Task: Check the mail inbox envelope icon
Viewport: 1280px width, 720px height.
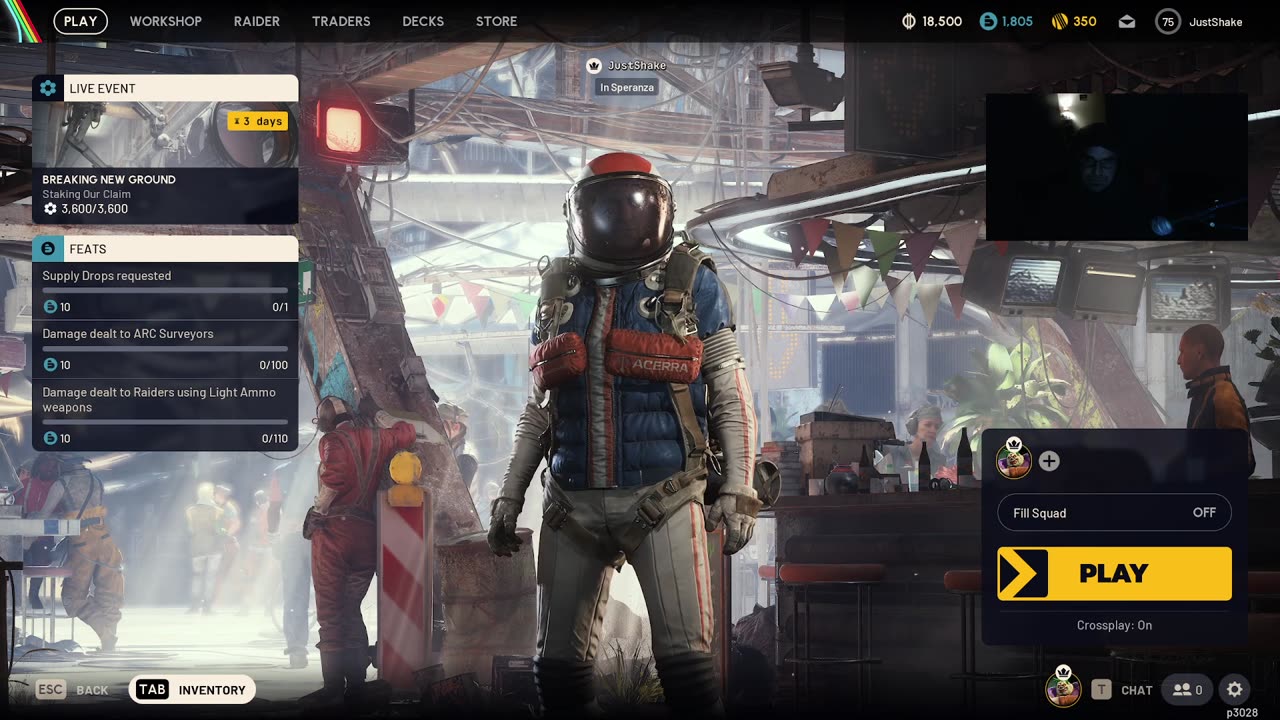Action: pos(1127,22)
